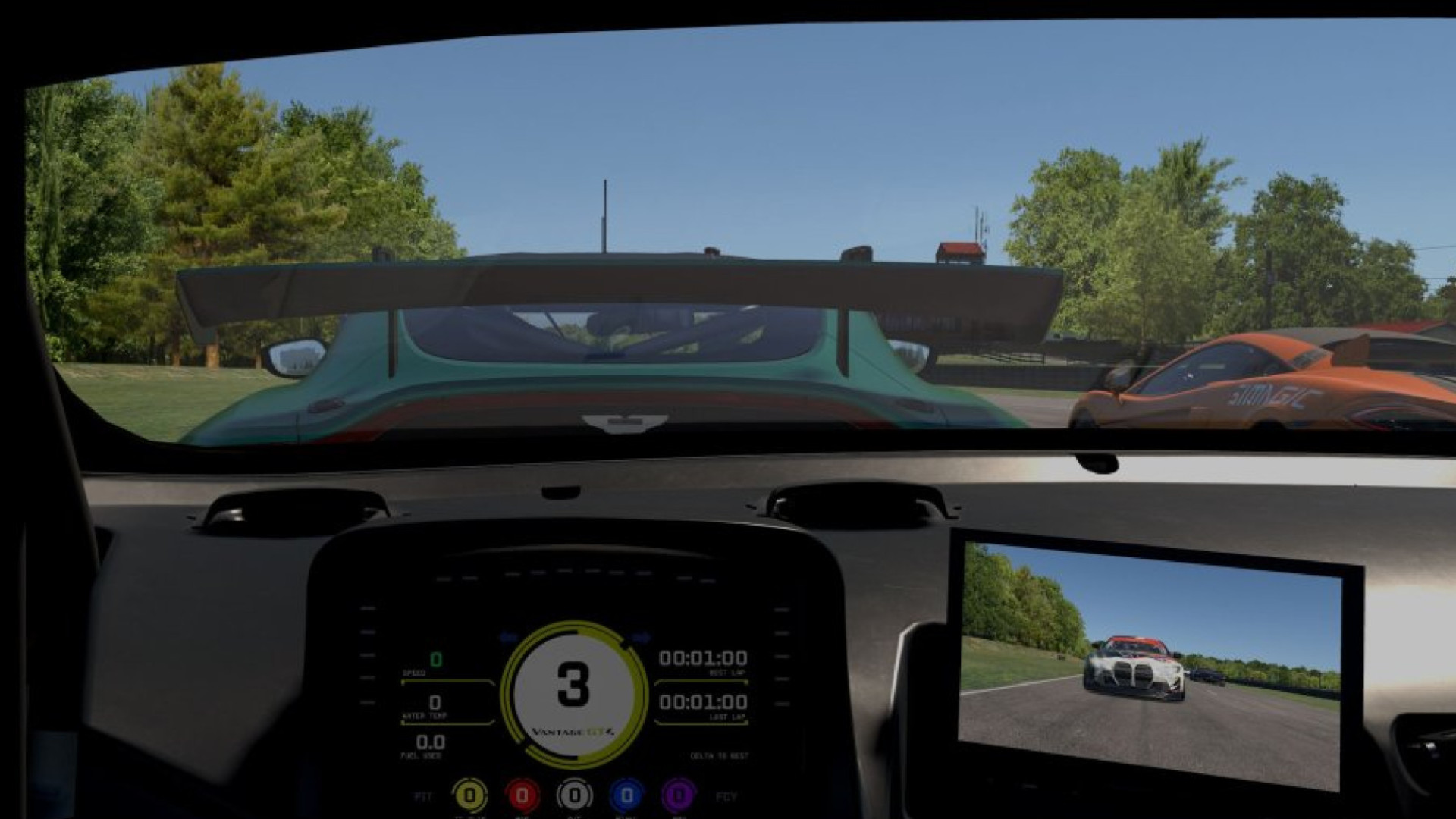Select the yellow rotary knob on the dashboard
Image resolution: width=1456 pixels, height=819 pixels.
click(471, 797)
